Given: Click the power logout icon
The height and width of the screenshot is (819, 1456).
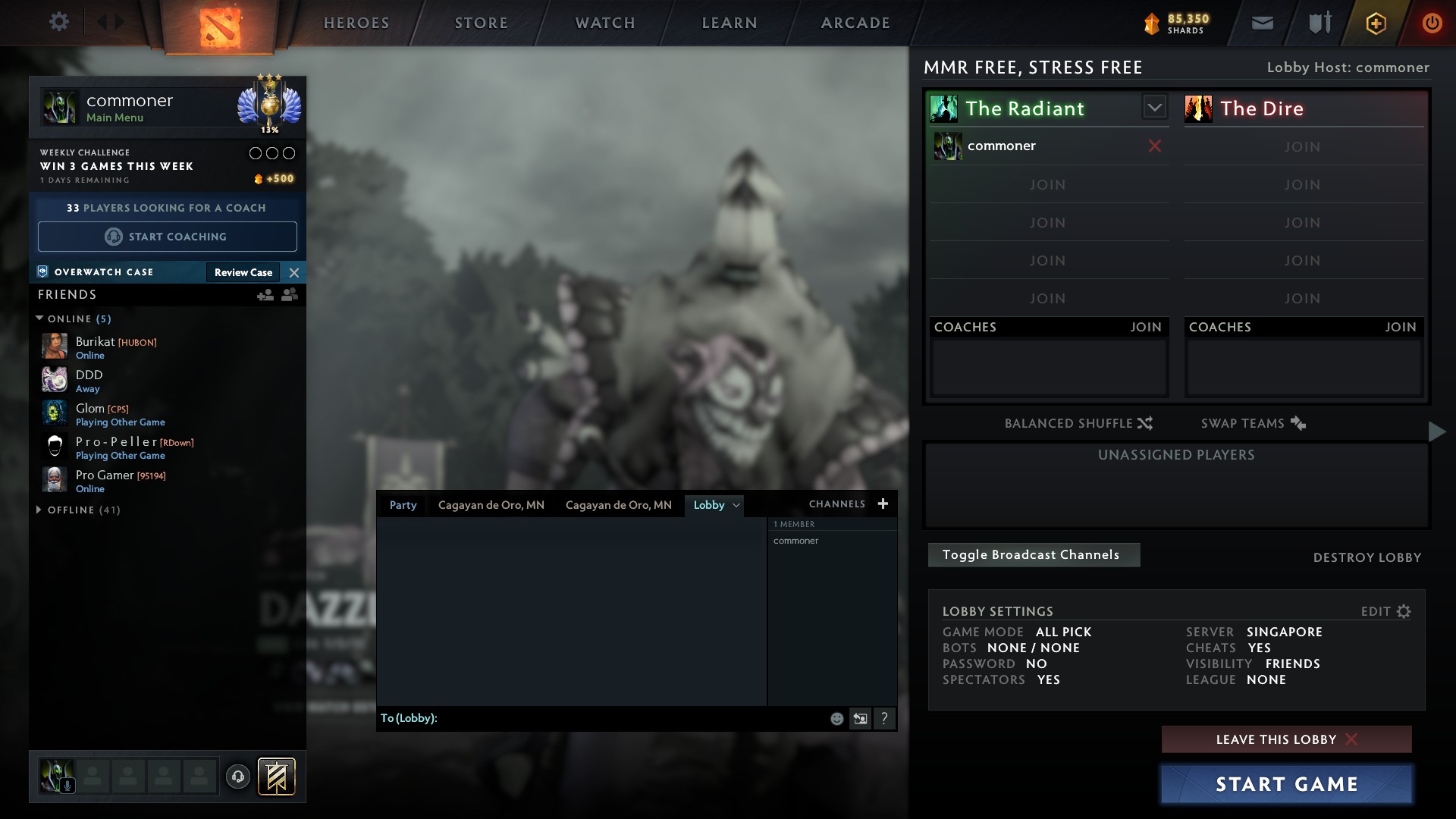Looking at the screenshot, I should coord(1432,23).
